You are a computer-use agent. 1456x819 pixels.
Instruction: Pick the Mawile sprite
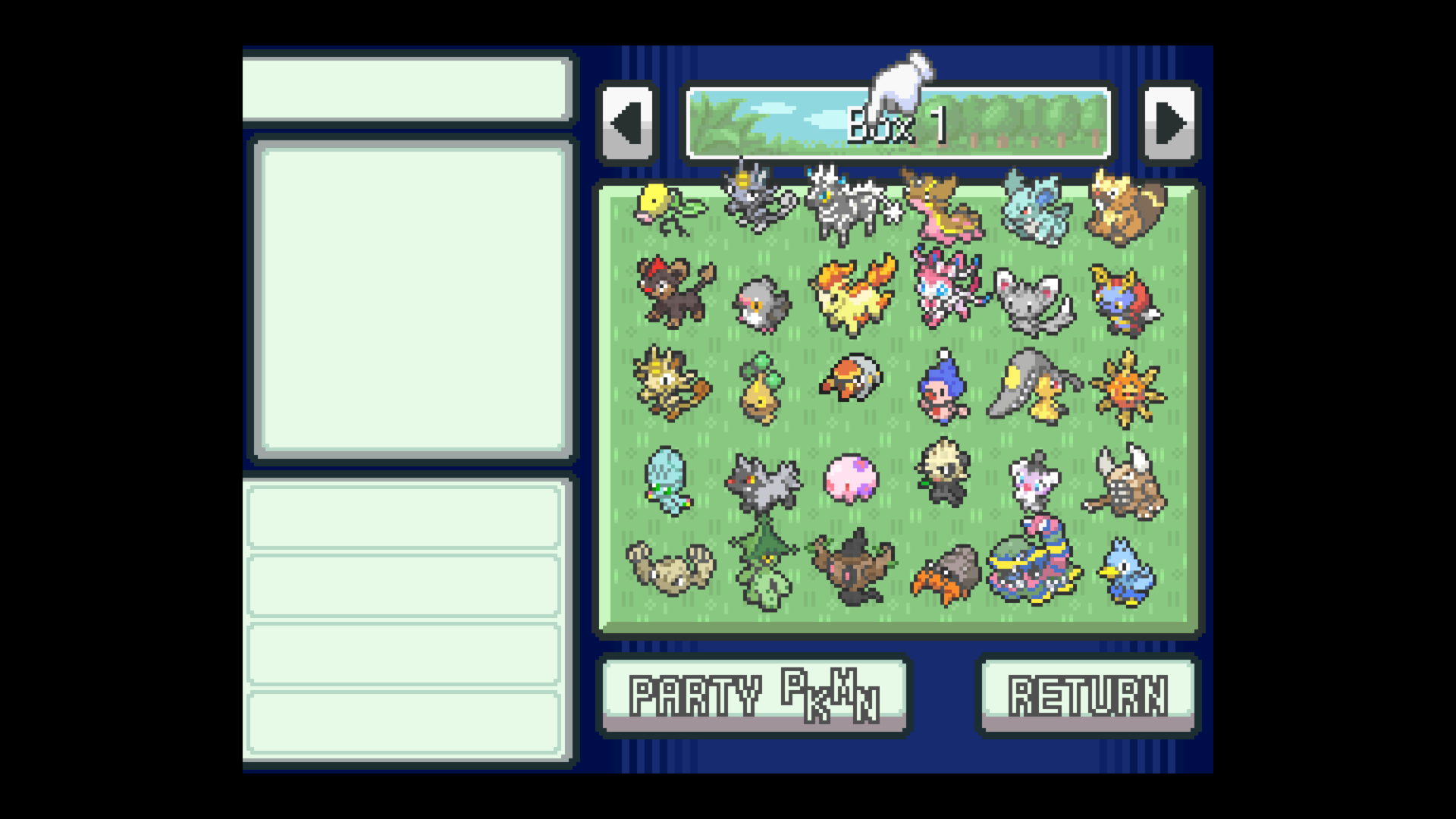click(1035, 387)
